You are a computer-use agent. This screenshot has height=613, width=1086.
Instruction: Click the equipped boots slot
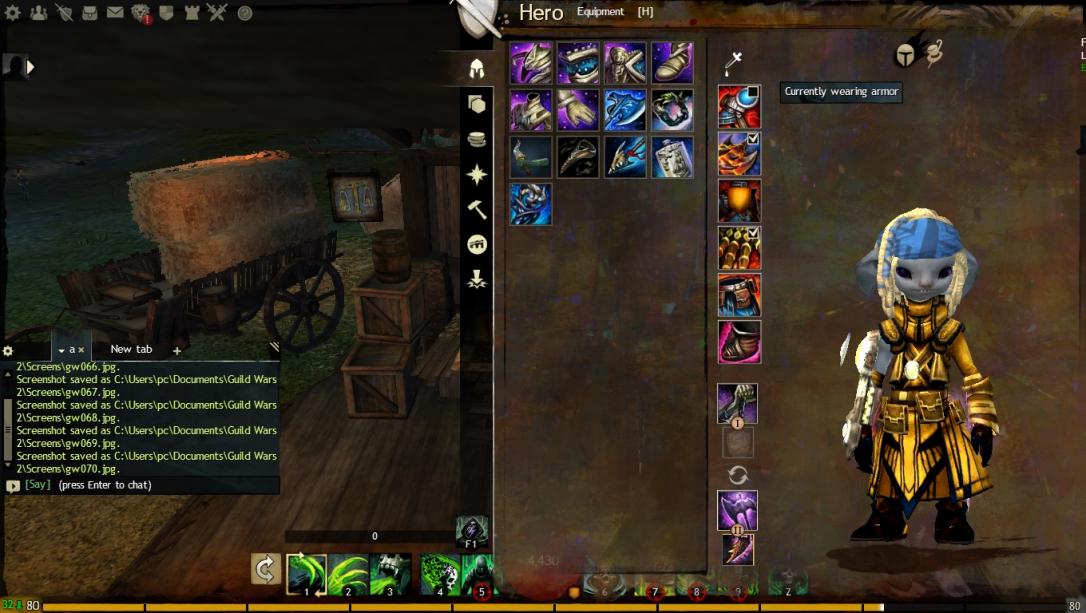point(739,342)
